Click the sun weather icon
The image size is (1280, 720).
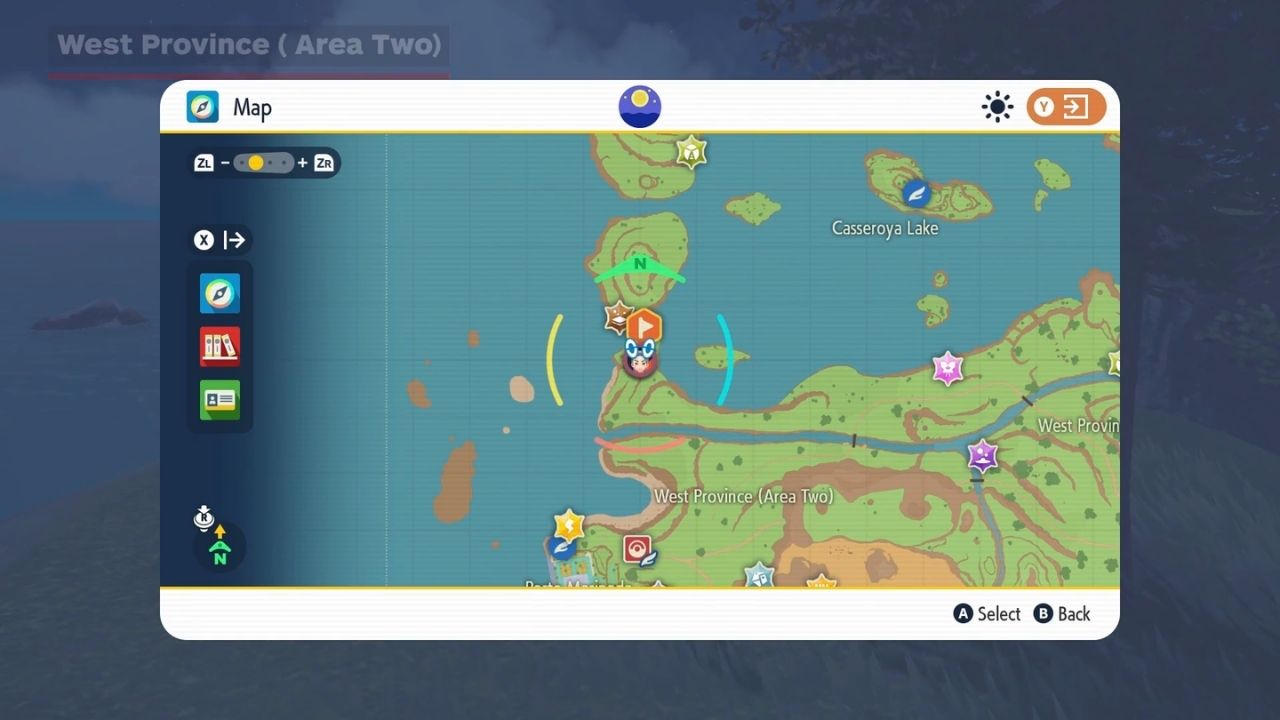(x=997, y=107)
